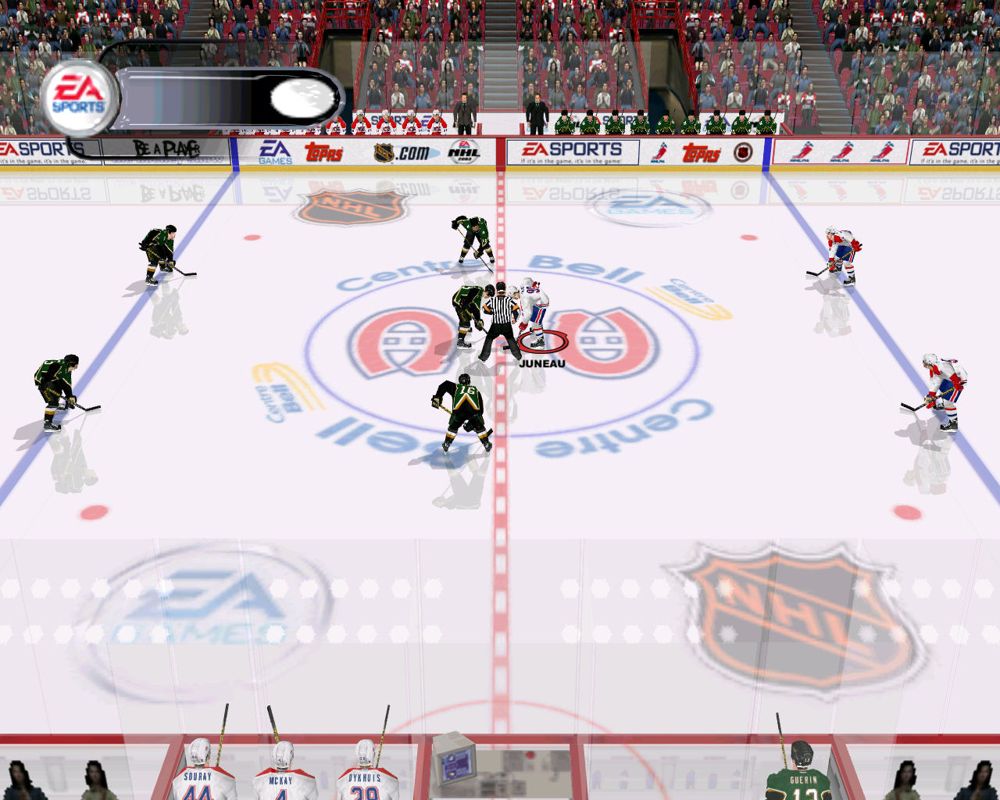Select the player marked JUNEAU
The width and height of the screenshot is (1000, 800).
point(534,312)
